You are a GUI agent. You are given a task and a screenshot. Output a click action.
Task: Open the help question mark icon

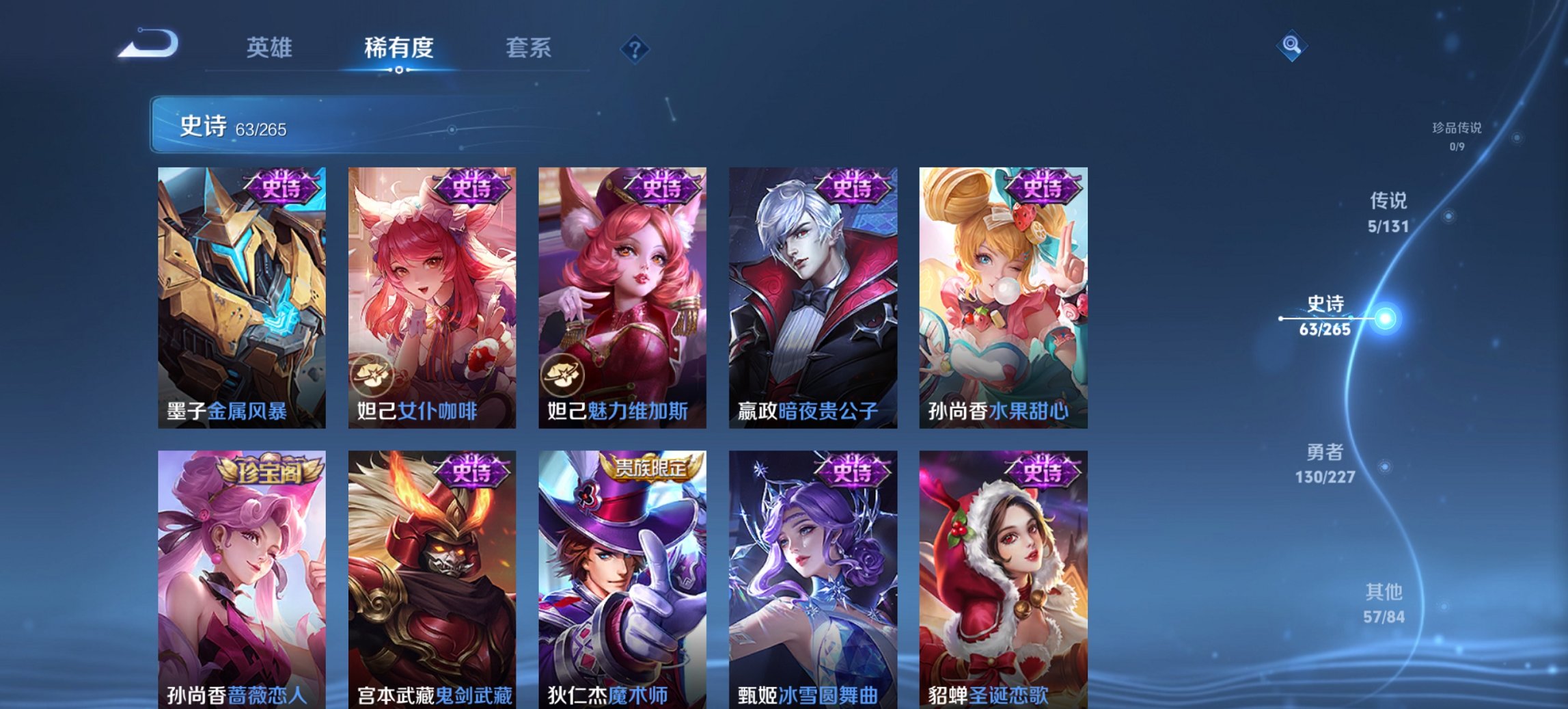[x=635, y=48]
